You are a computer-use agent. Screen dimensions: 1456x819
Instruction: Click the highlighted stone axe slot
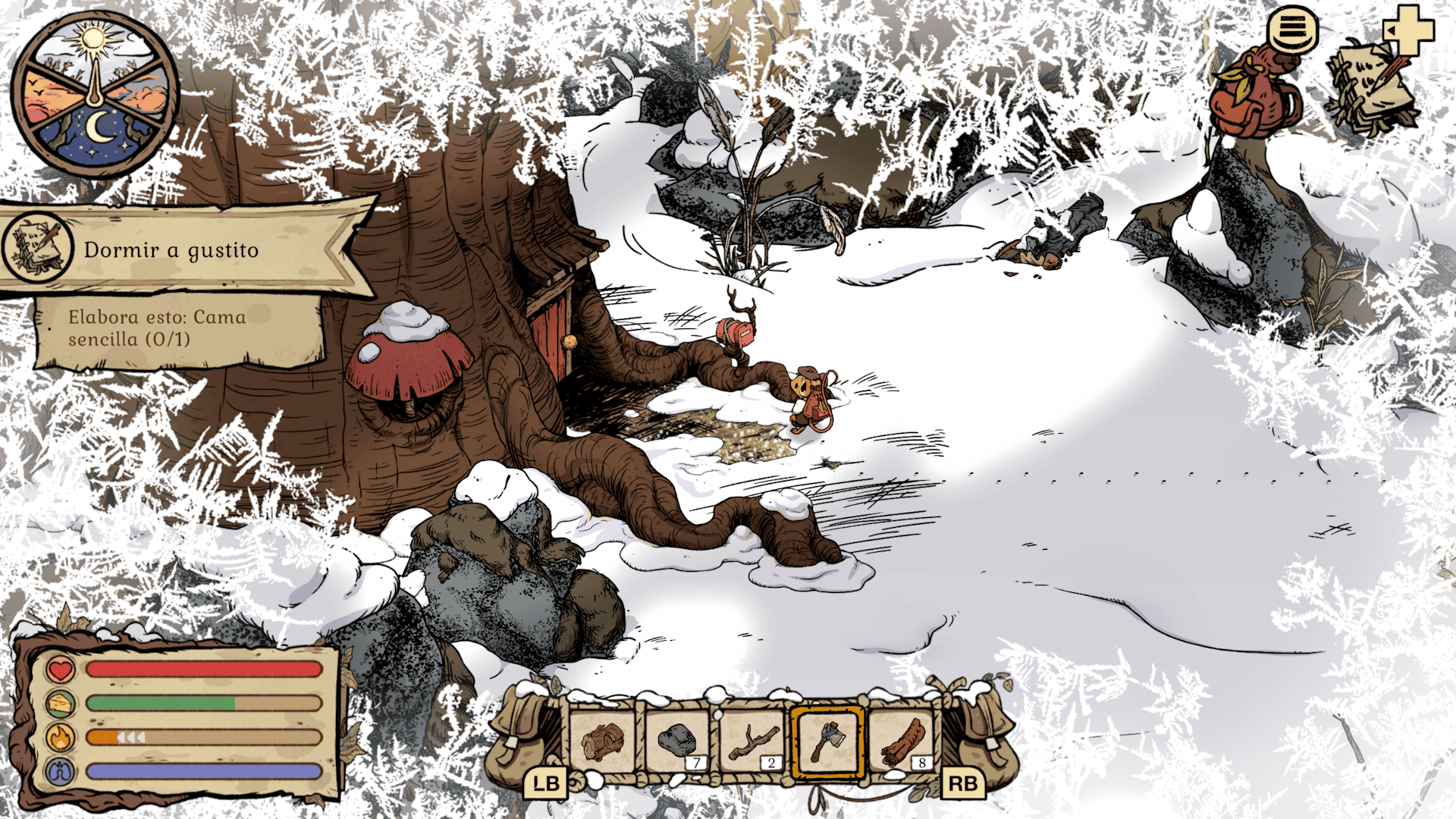tap(827, 741)
